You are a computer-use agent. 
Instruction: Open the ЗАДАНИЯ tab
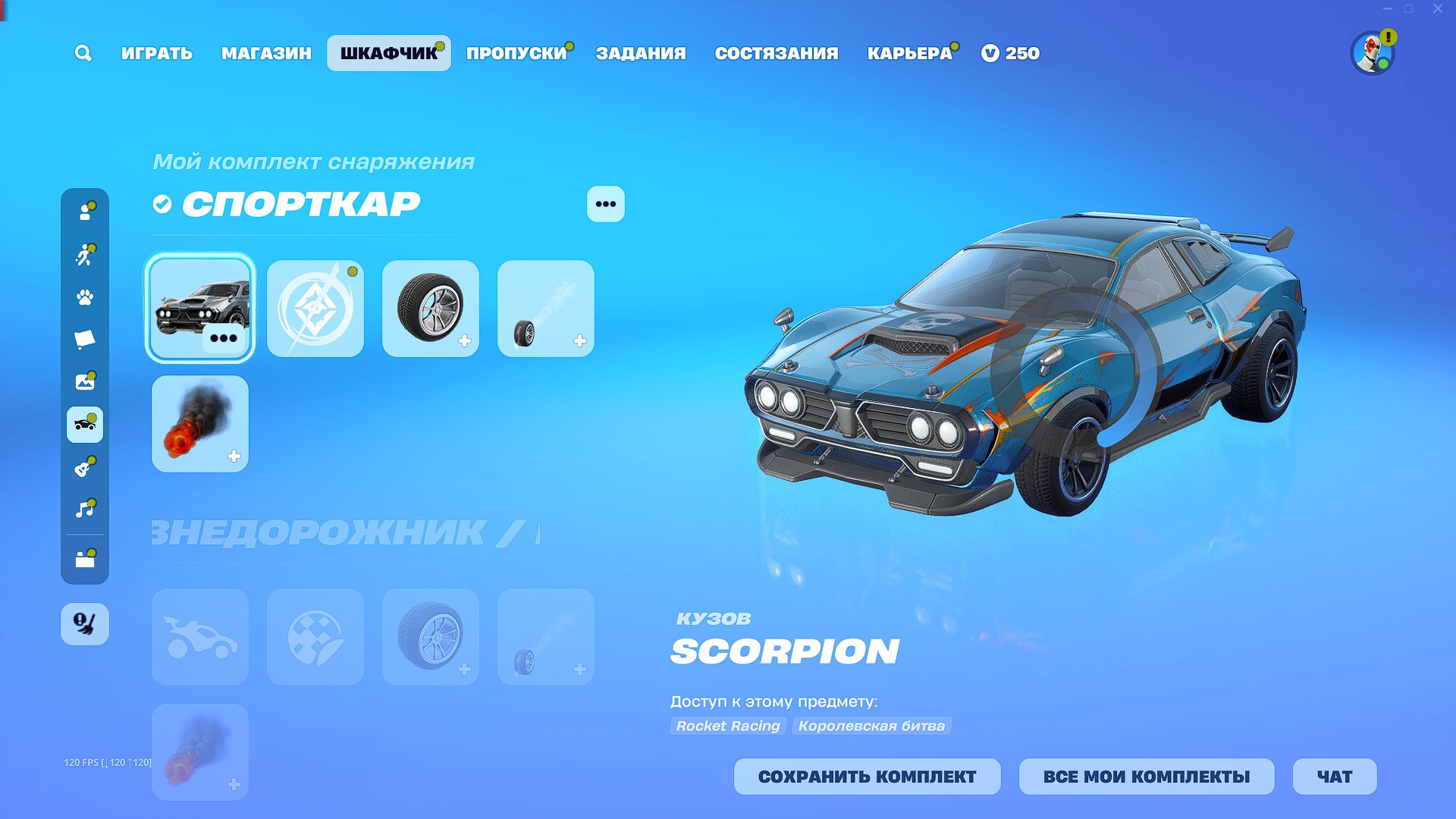[x=641, y=53]
